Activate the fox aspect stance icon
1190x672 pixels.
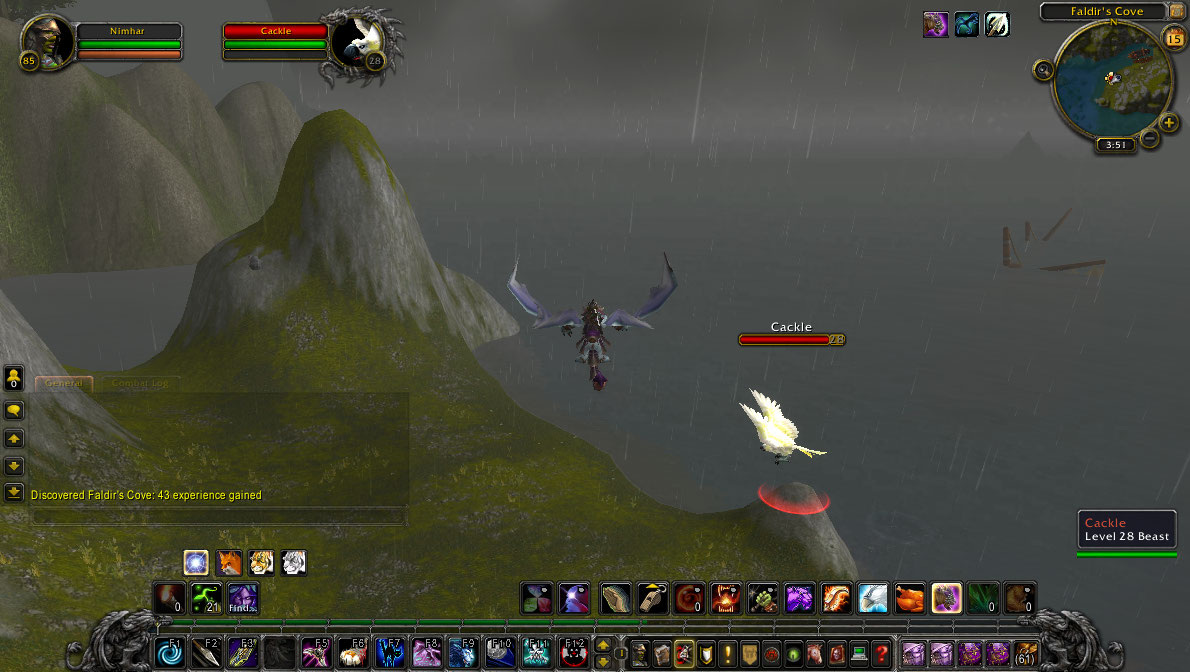coord(229,562)
